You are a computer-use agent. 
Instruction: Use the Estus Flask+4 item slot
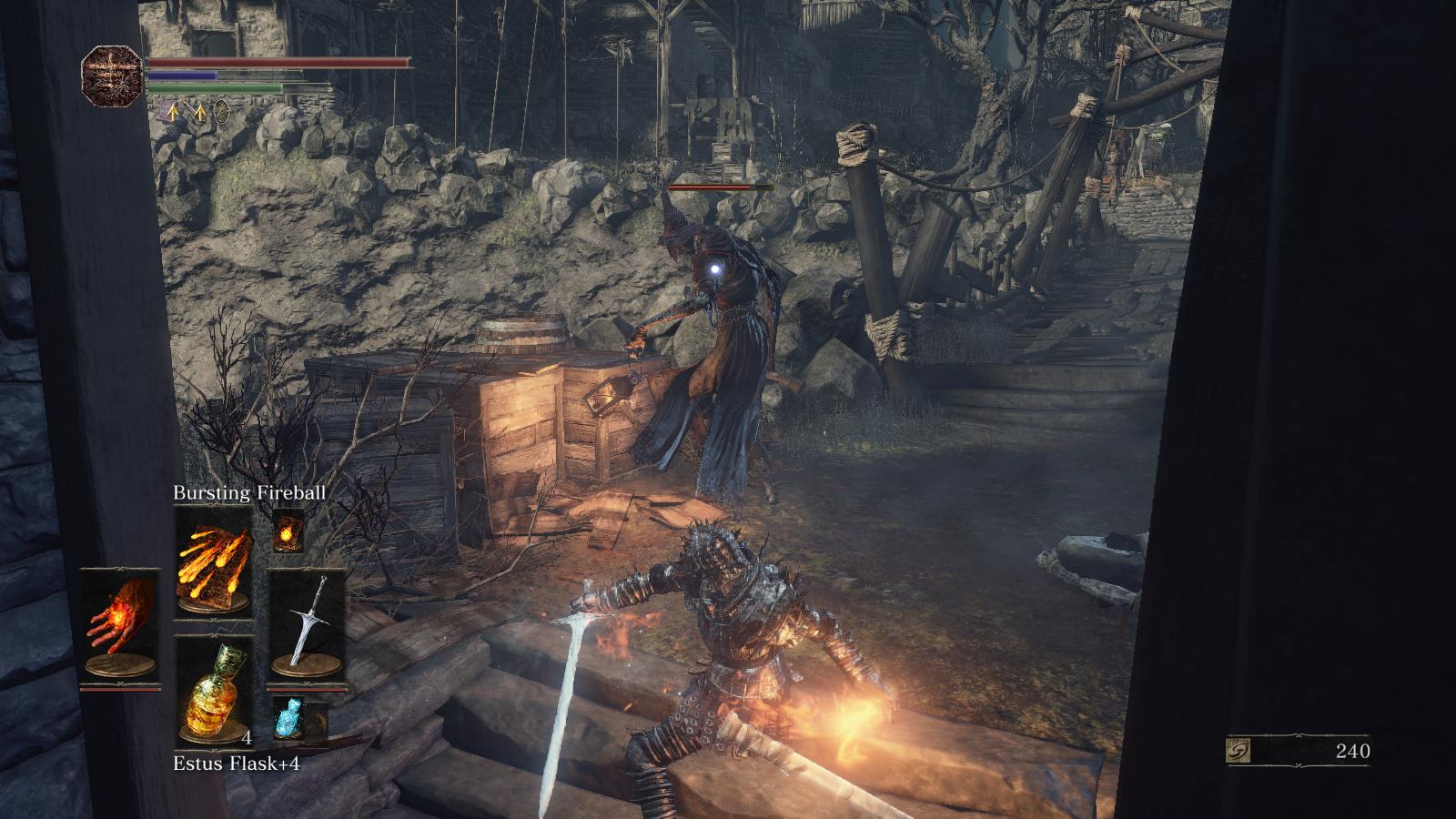pyautogui.click(x=213, y=689)
